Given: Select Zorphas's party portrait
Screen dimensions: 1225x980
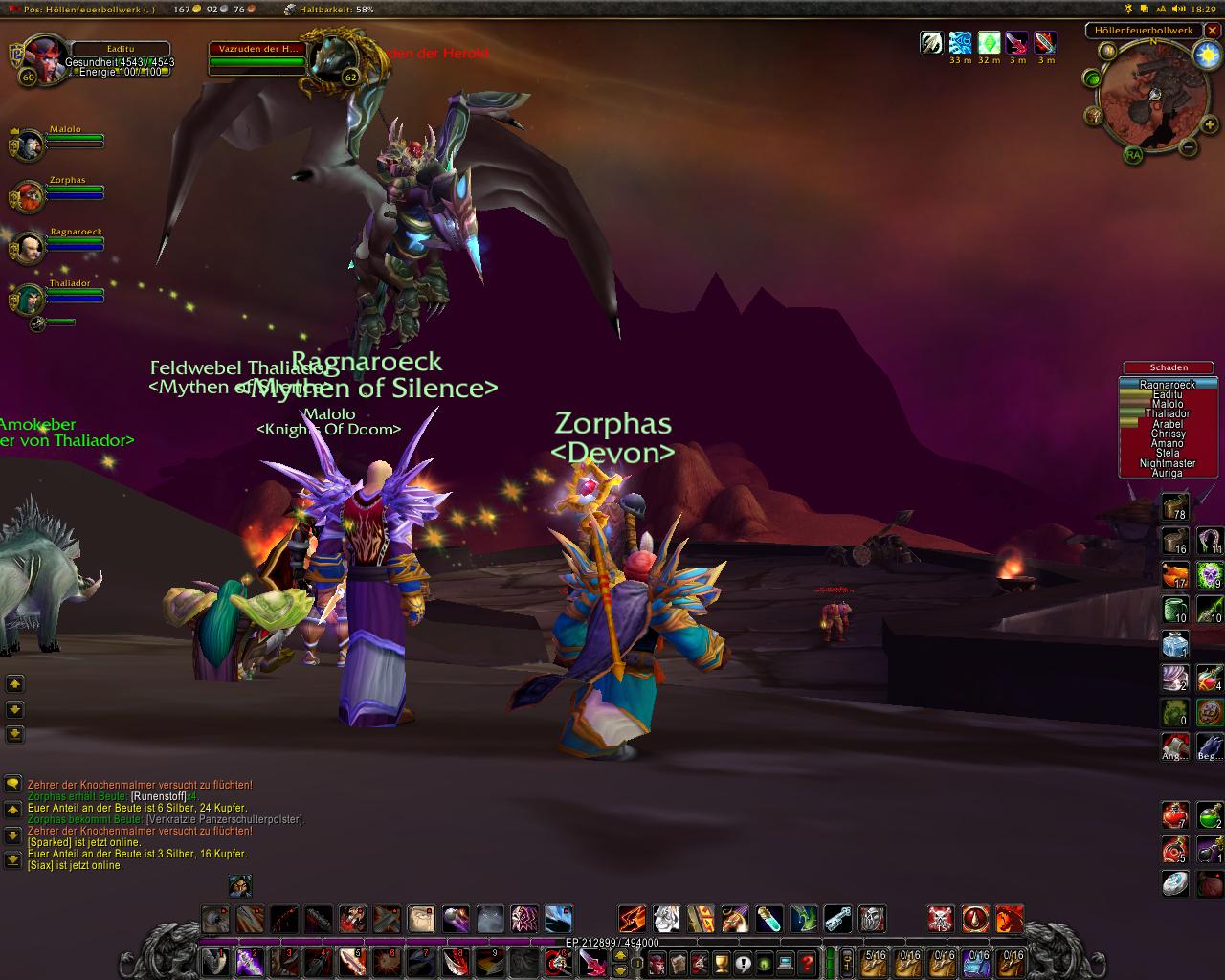Looking at the screenshot, I should (29, 196).
